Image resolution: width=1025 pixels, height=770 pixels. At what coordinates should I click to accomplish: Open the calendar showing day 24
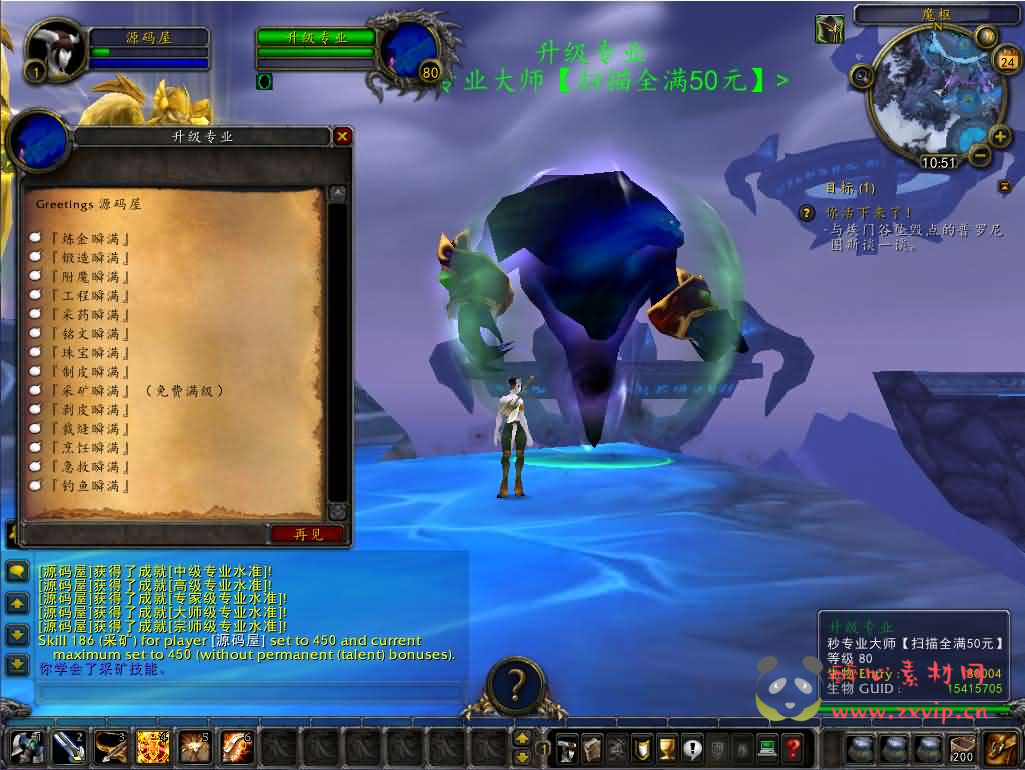tap(1006, 61)
